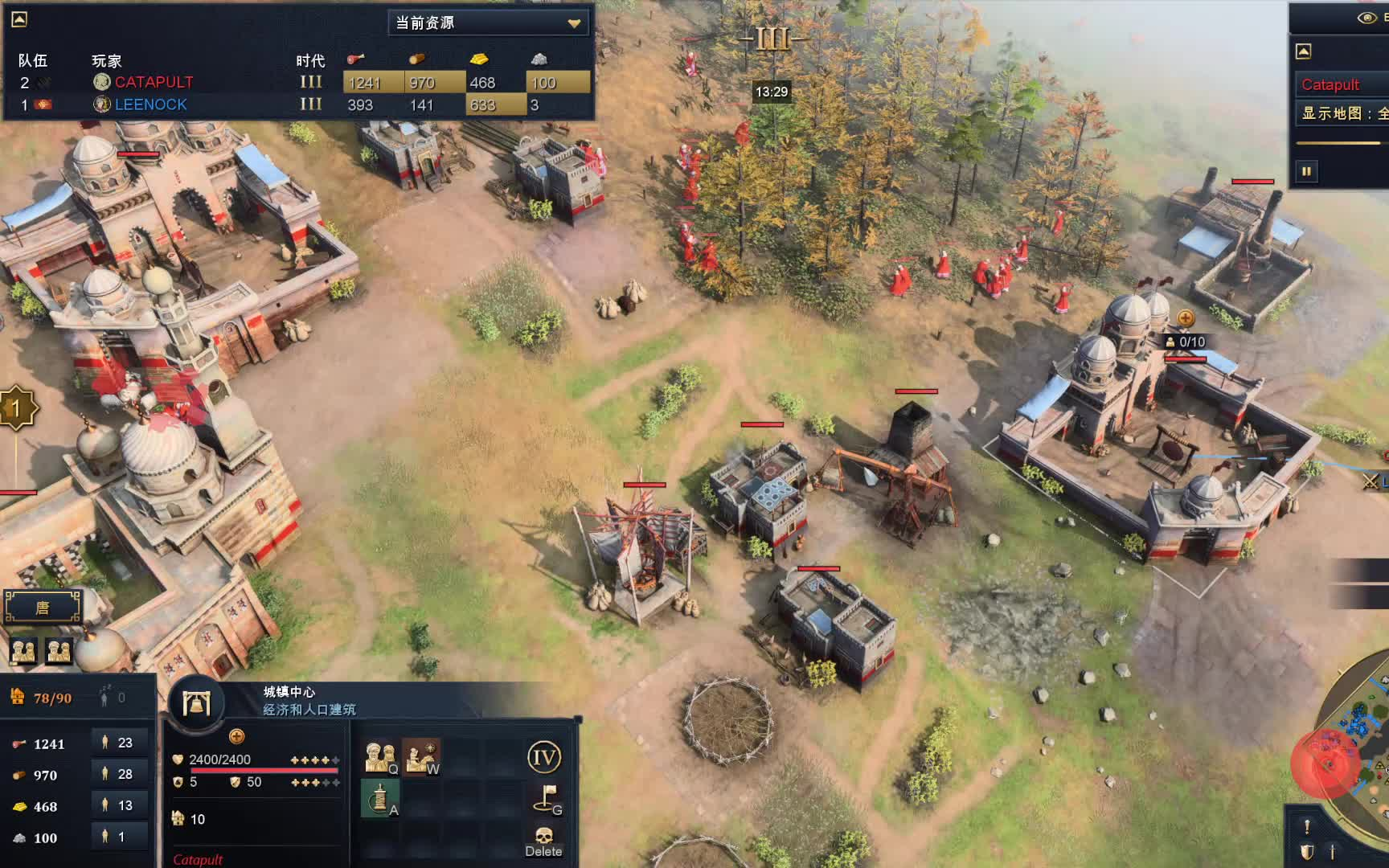Select control group 1 badge

16,408
